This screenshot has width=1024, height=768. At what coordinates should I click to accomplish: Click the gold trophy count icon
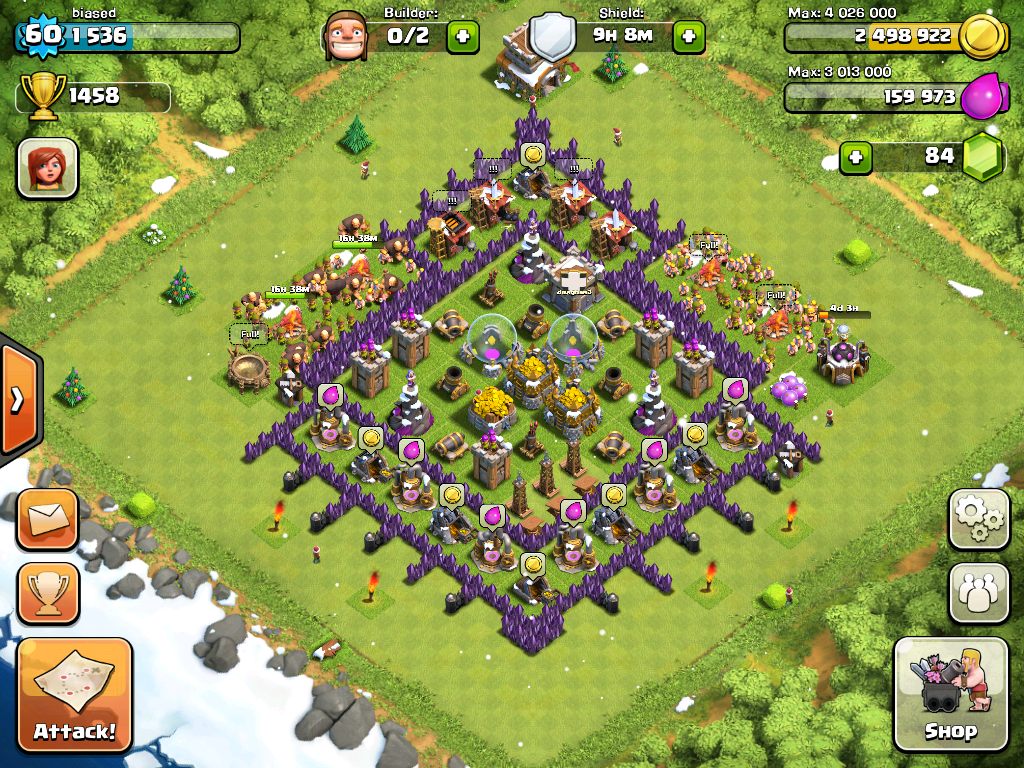pyautogui.click(x=45, y=96)
